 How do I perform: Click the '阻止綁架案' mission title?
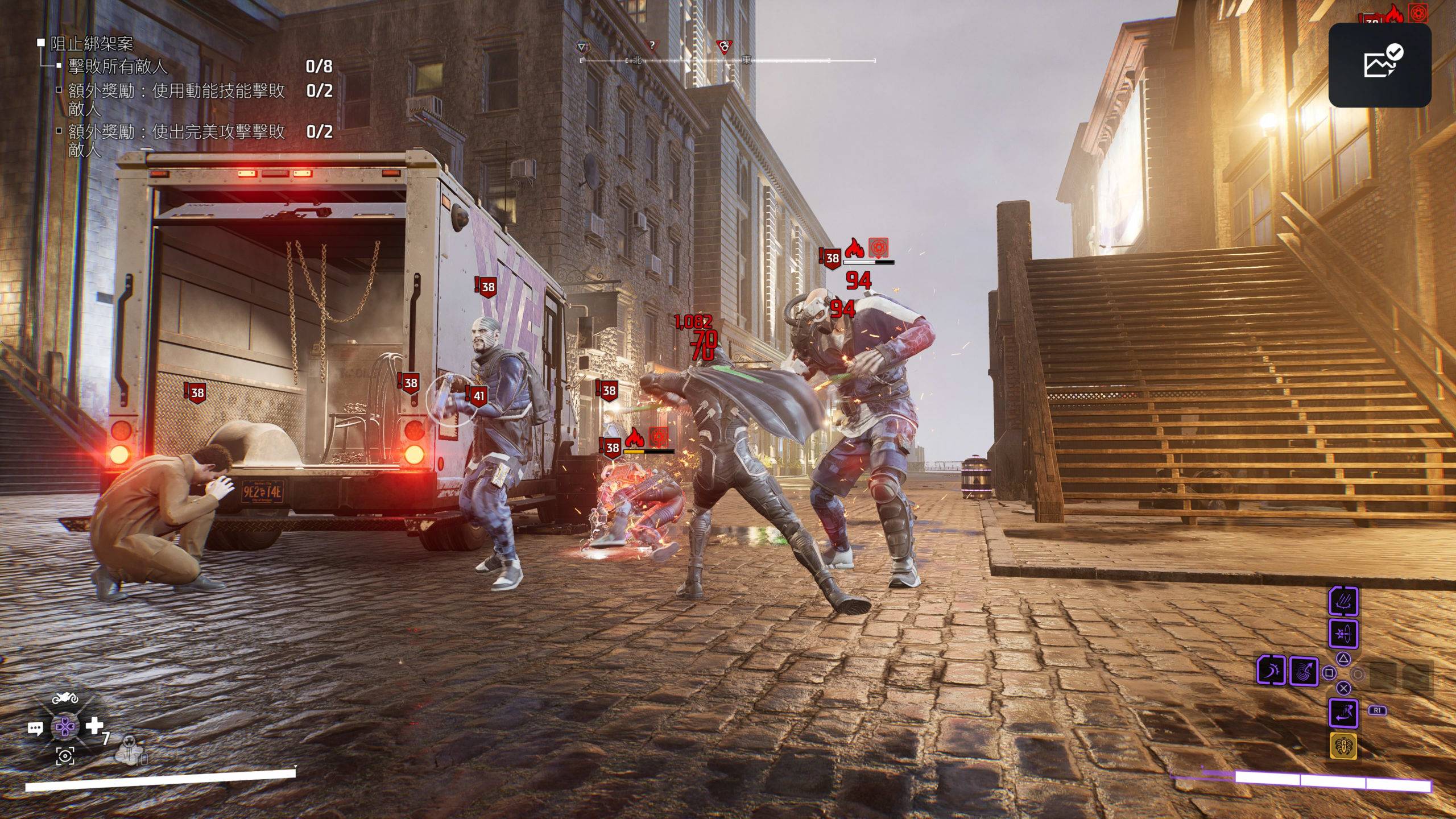click(92, 43)
